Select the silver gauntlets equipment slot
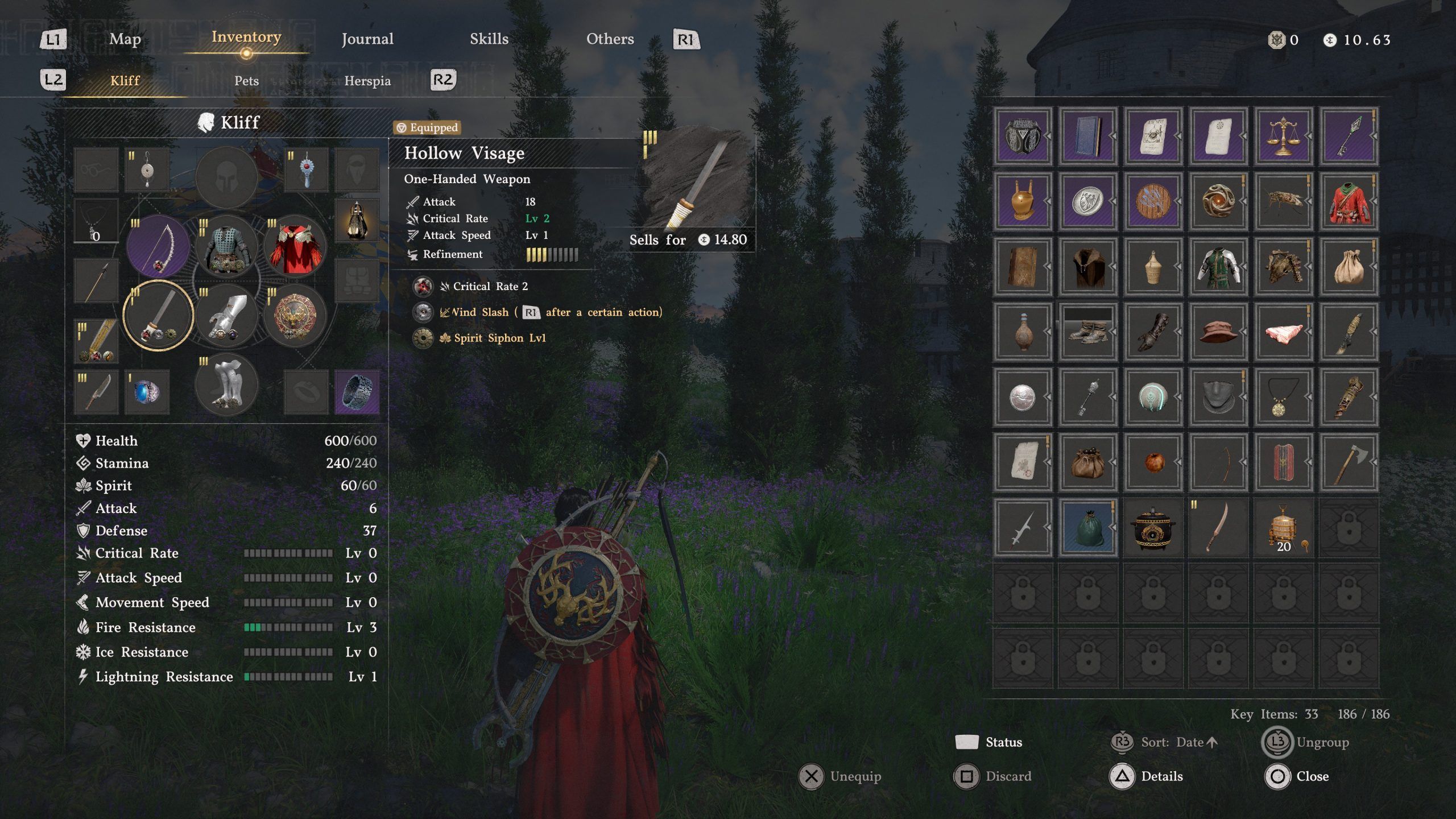The width and height of the screenshot is (1456, 819). coord(226,316)
